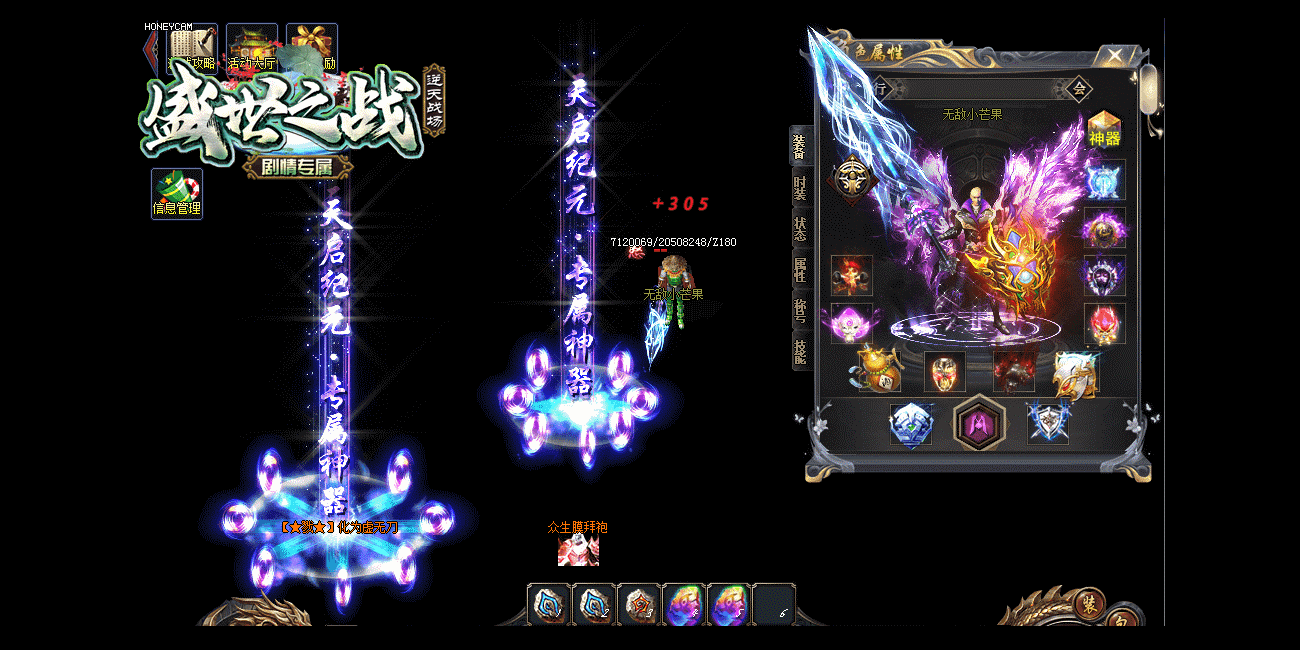The image size is (1300, 650).
Task: Open the 技能 skills tab
Action: (800, 352)
